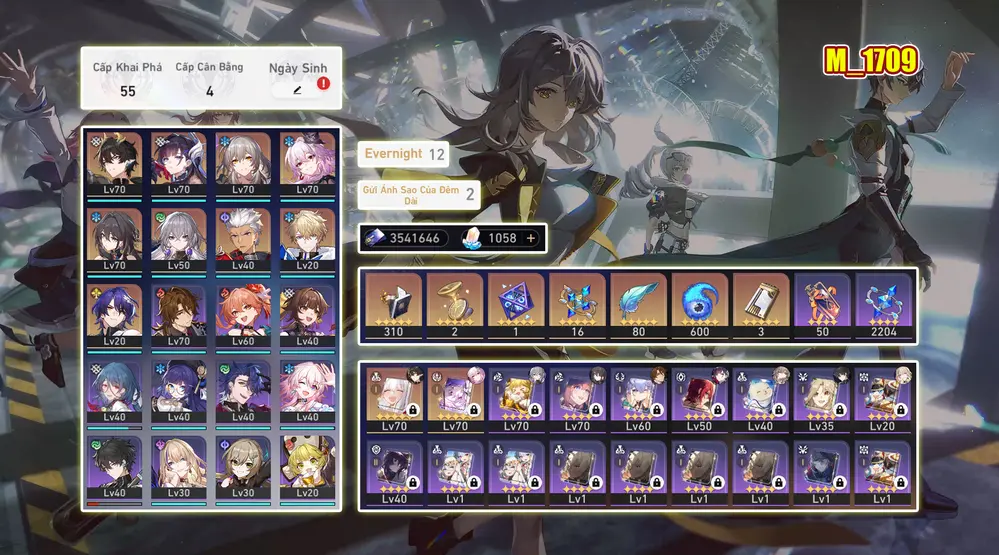Image resolution: width=999 pixels, height=555 pixels.
Task: Choose the golden gramophone item icon
Action: (455, 304)
